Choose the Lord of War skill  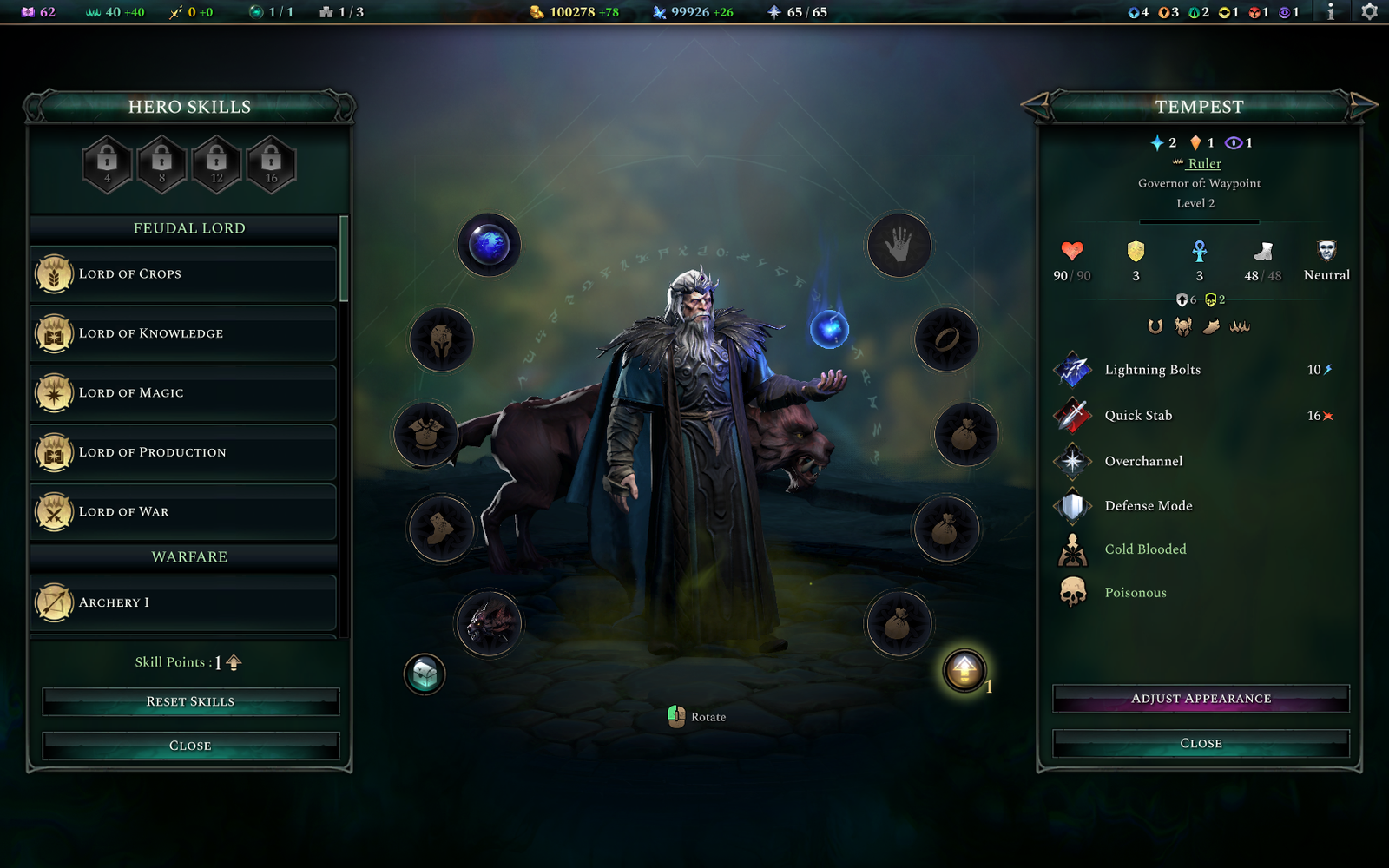[x=184, y=512]
